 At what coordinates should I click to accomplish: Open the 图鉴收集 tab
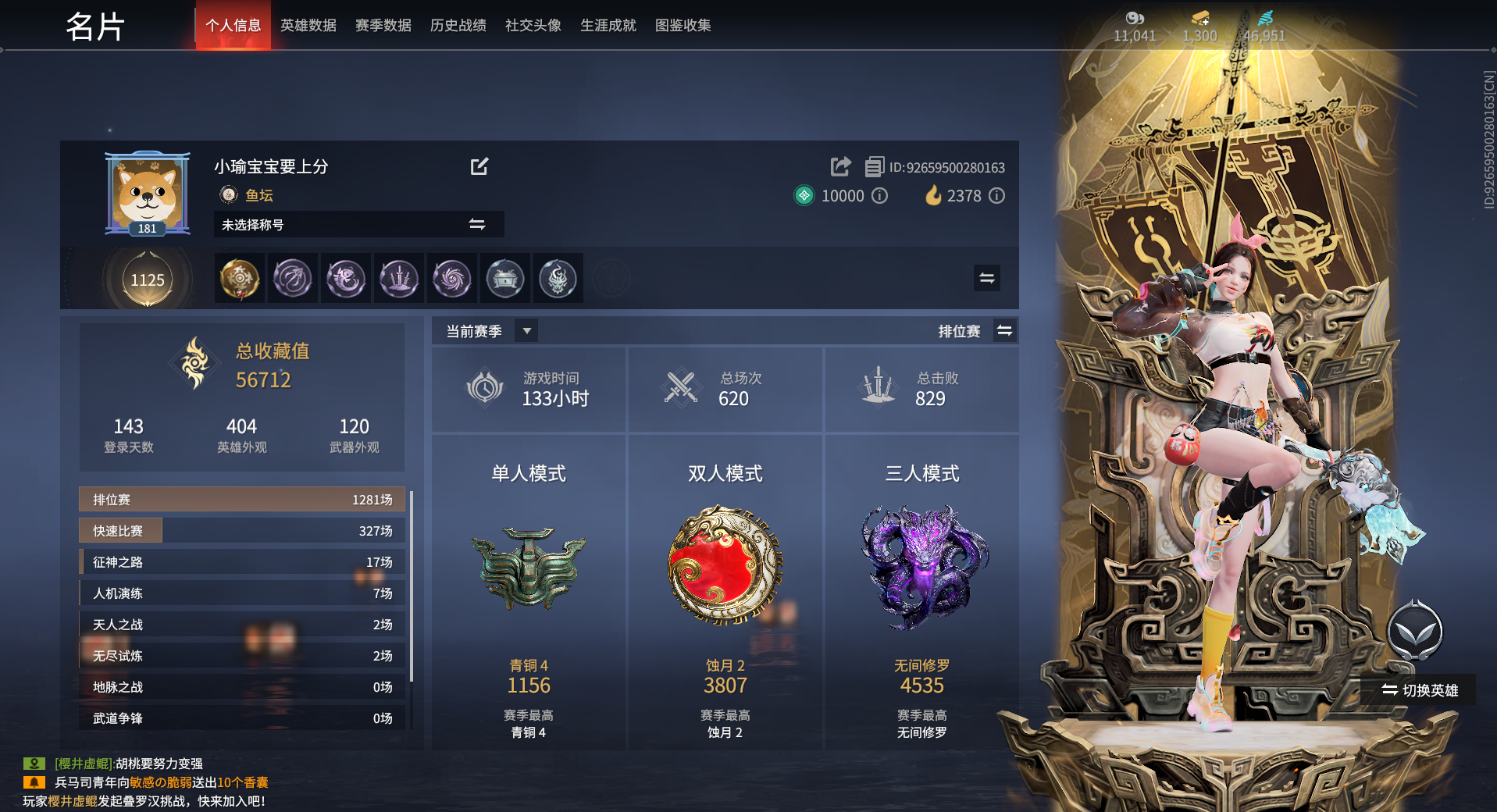683,25
